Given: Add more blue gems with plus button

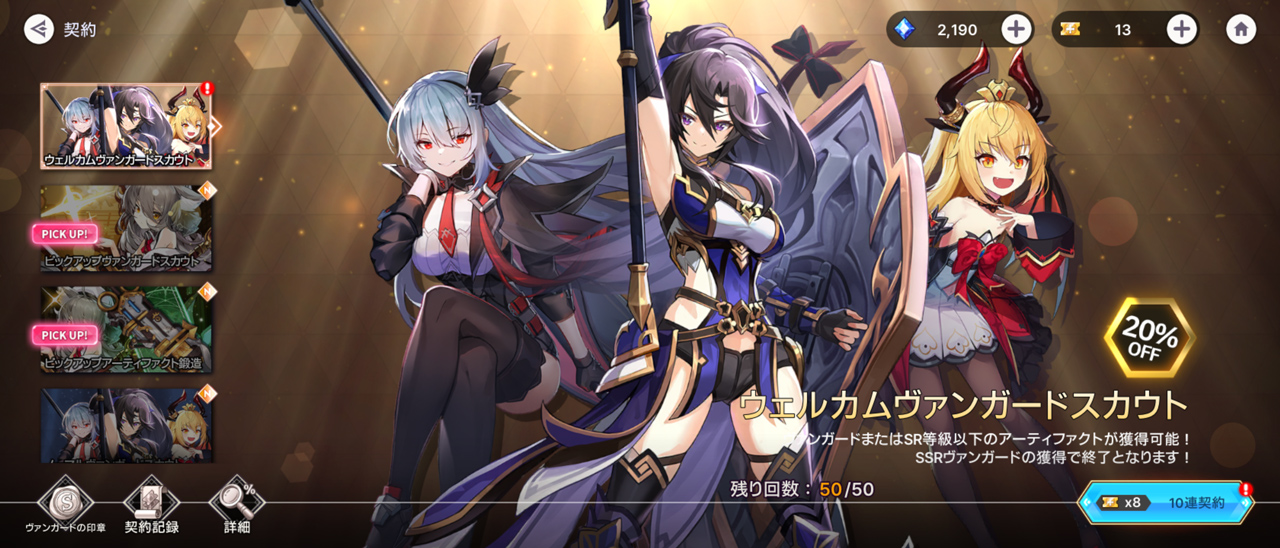Looking at the screenshot, I should pyautogui.click(x=1016, y=29).
